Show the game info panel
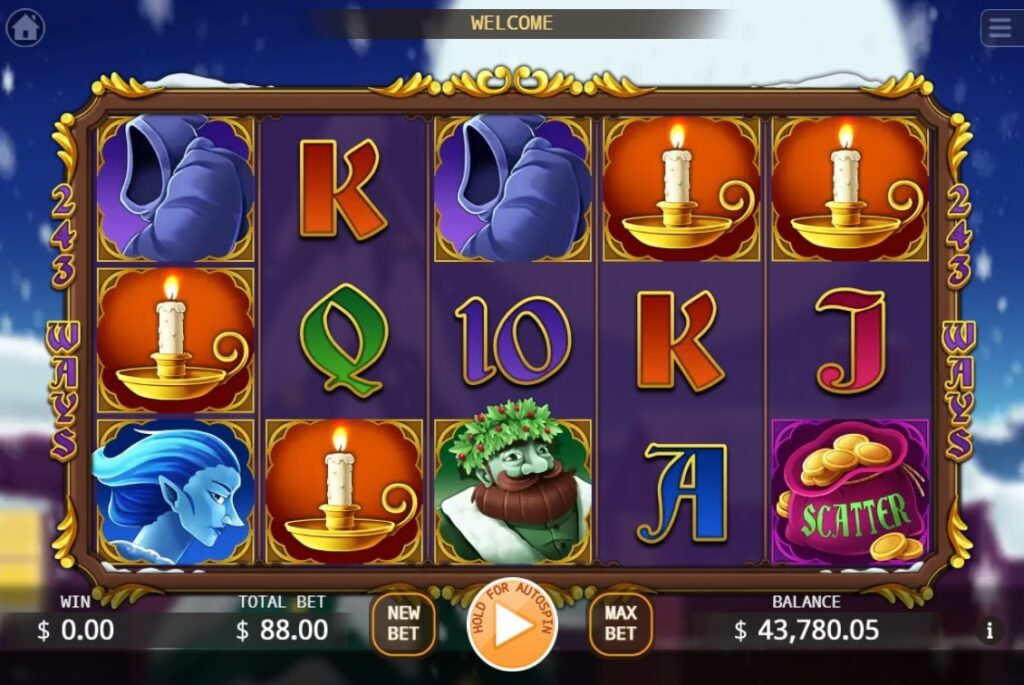The image size is (1024, 685). coord(990,630)
